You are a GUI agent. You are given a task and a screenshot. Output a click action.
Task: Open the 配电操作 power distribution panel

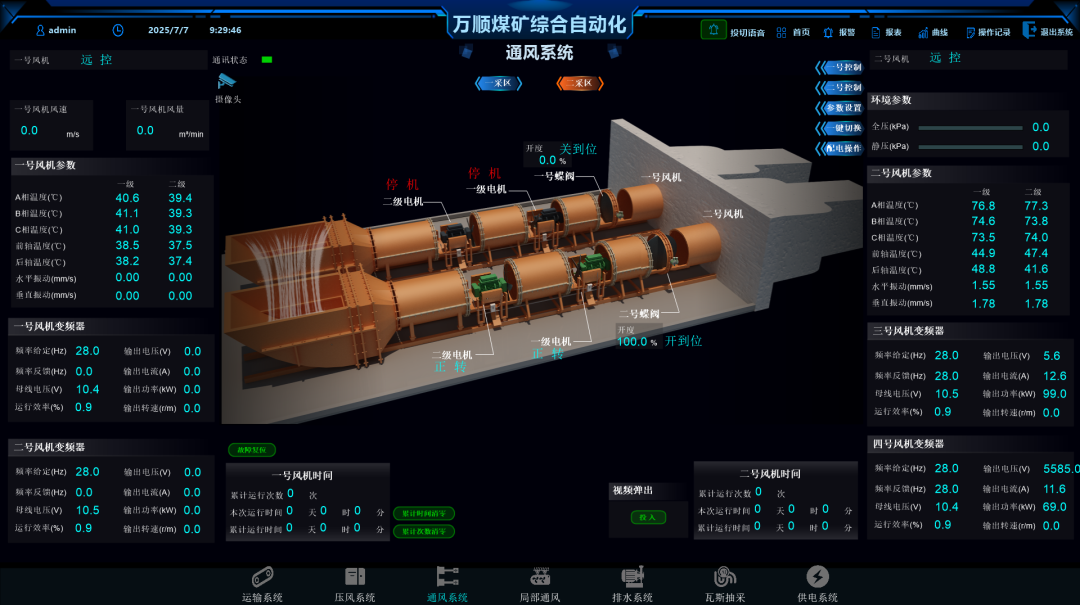tap(841, 148)
